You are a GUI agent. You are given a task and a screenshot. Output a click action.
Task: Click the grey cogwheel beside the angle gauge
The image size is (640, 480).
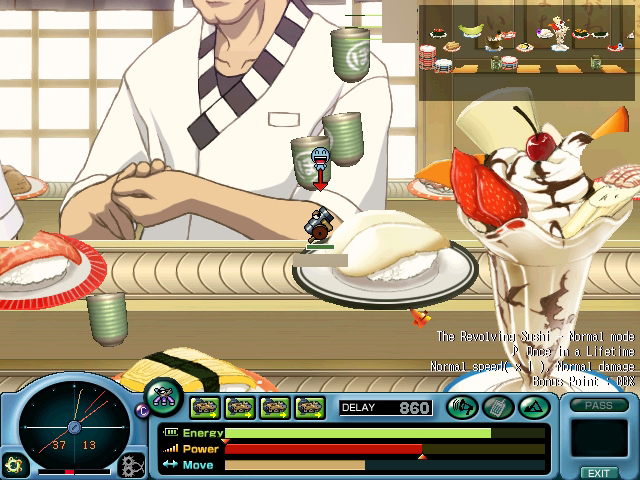(131, 465)
